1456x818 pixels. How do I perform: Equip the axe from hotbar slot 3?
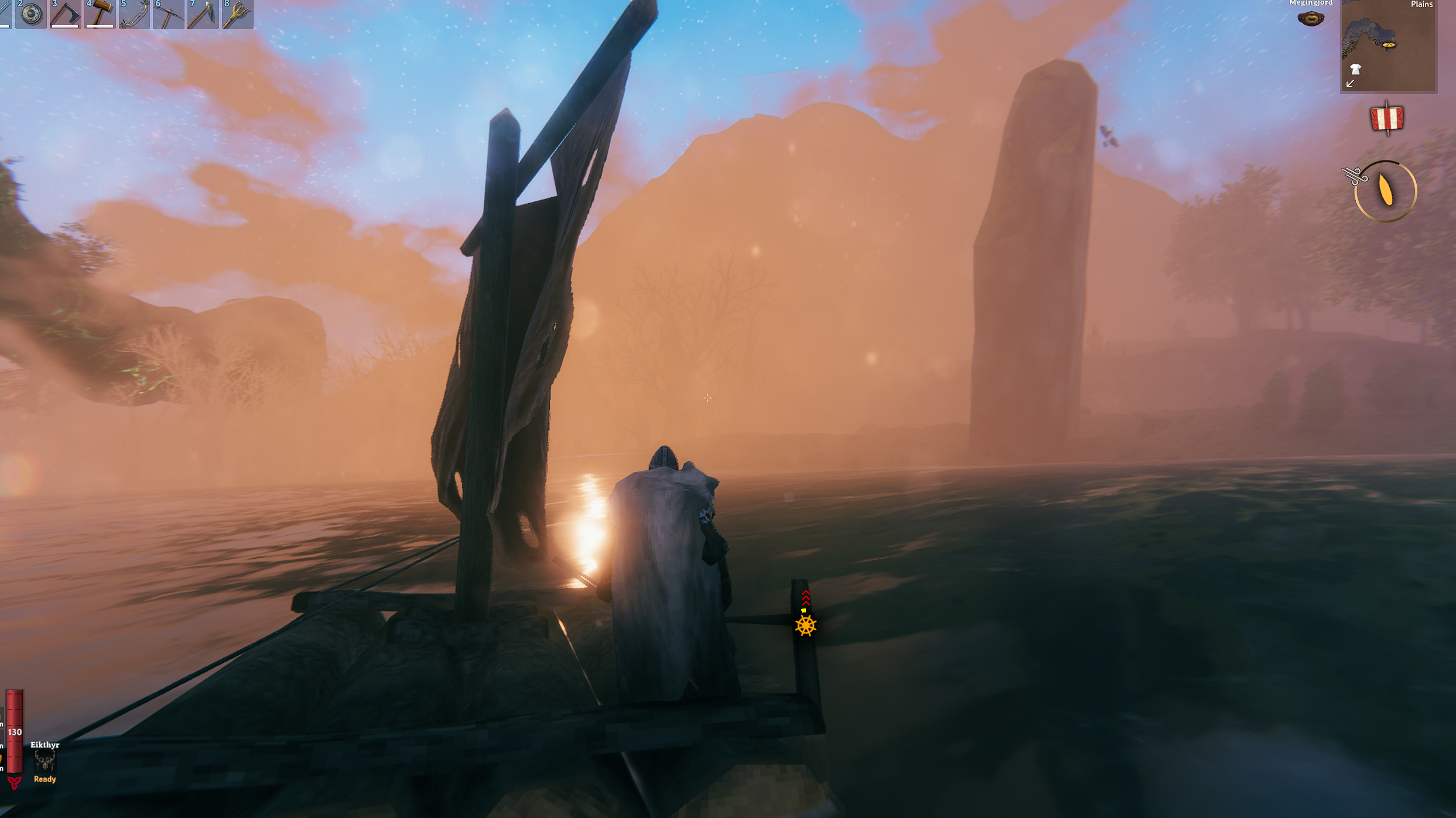(x=65, y=13)
